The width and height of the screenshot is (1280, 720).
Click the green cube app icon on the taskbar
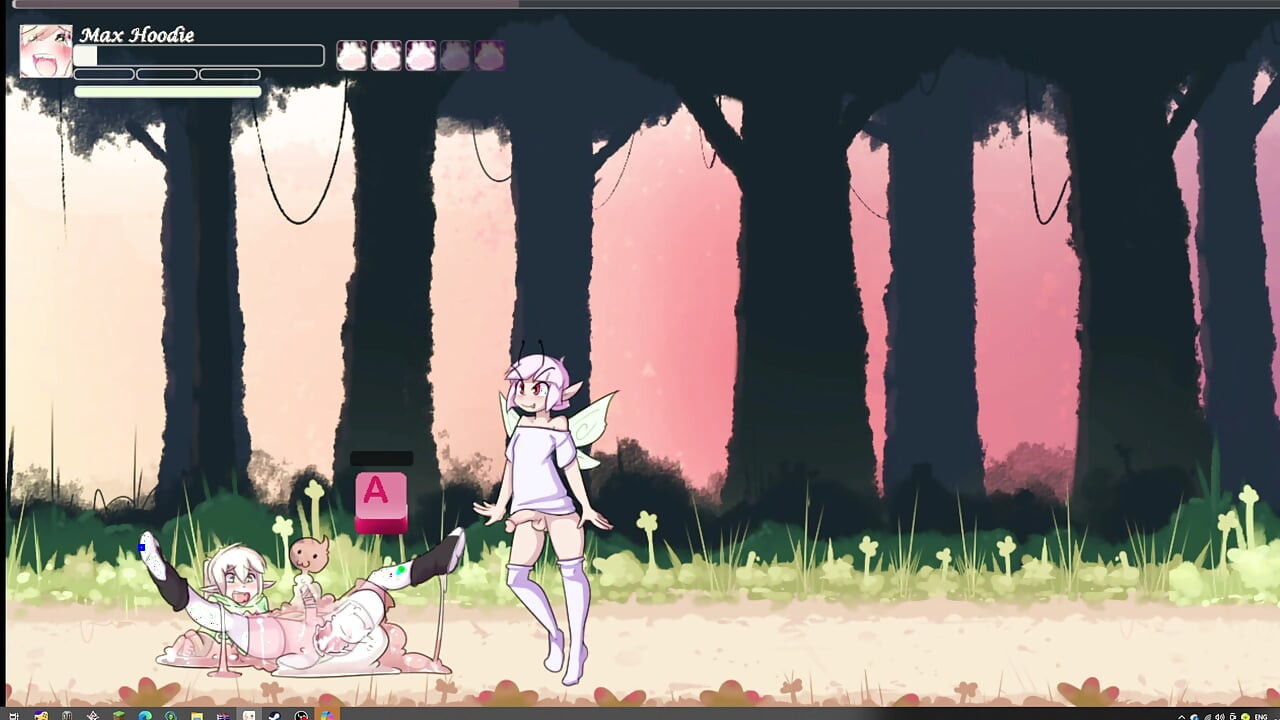pyautogui.click(x=117, y=713)
